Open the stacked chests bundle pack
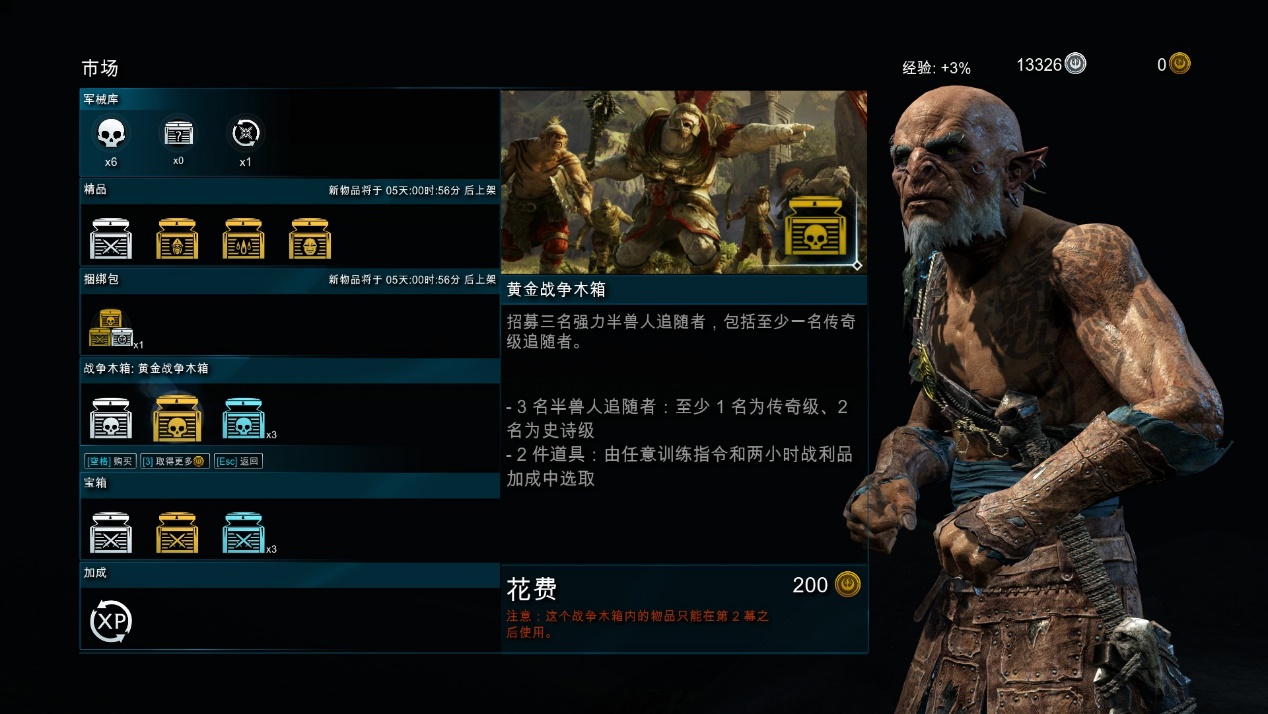The width and height of the screenshot is (1268, 714). pyautogui.click(x=111, y=328)
